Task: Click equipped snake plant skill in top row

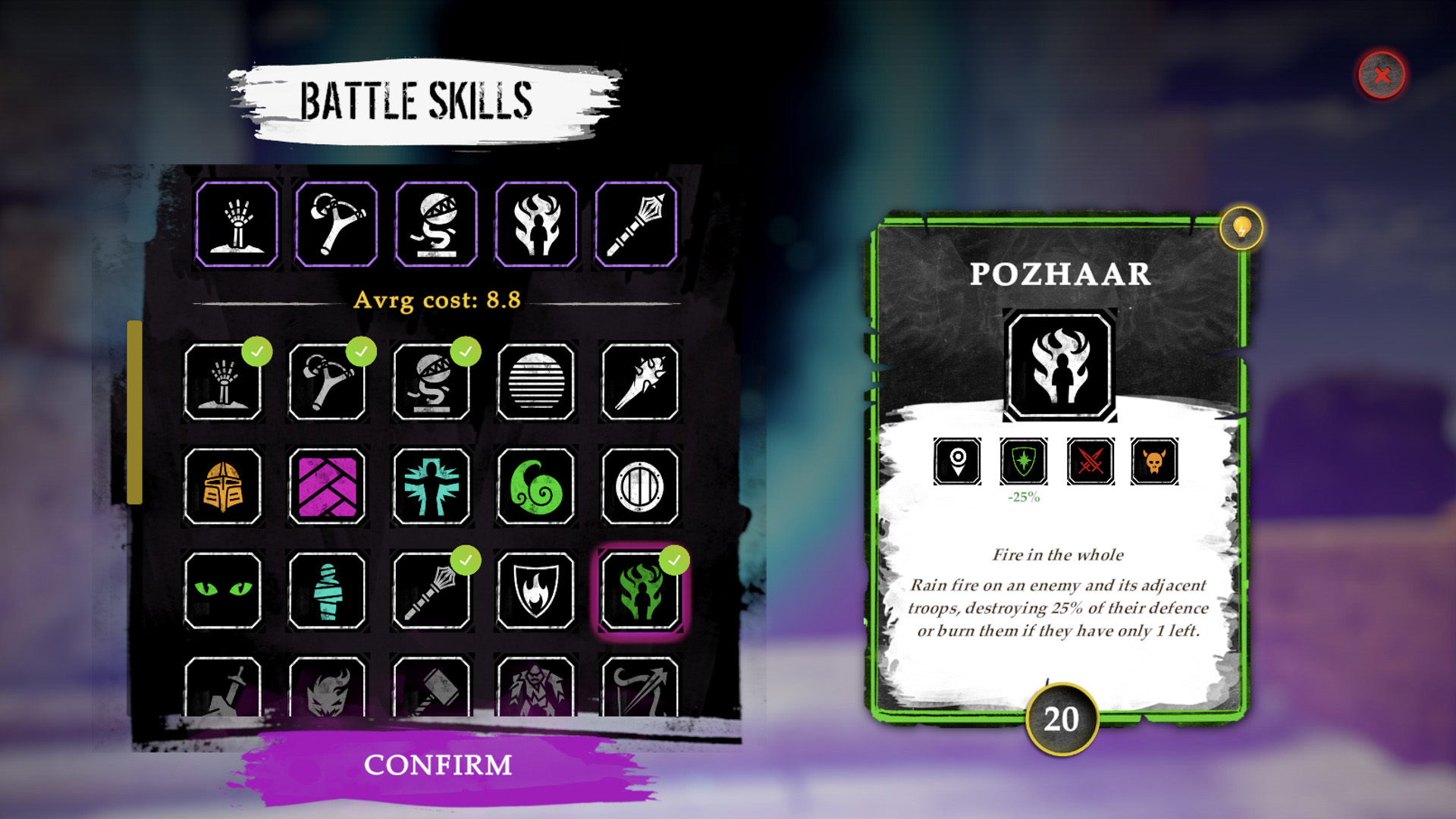Action: [437, 224]
